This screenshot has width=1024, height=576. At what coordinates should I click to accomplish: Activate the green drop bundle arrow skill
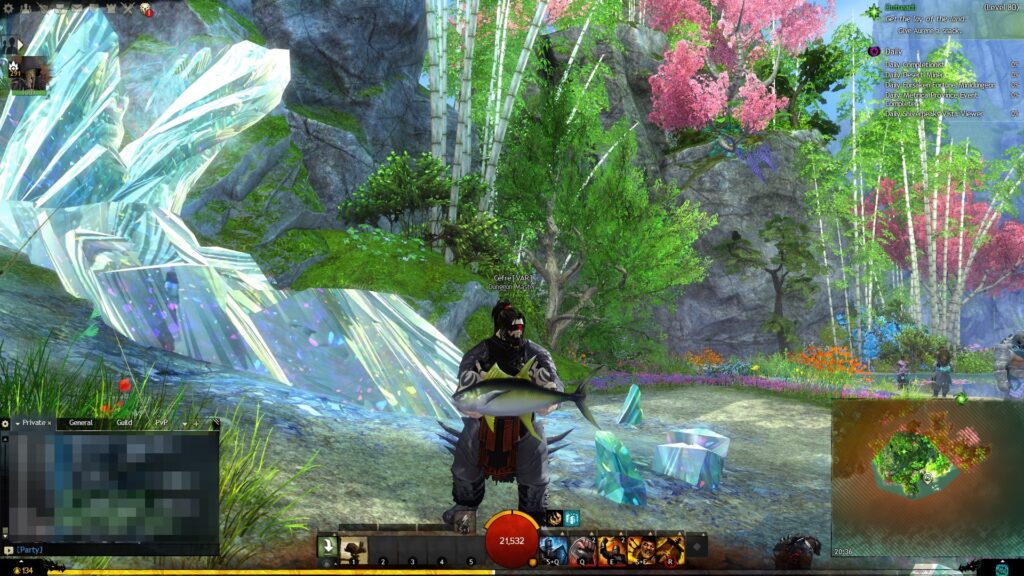click(327, 548)
